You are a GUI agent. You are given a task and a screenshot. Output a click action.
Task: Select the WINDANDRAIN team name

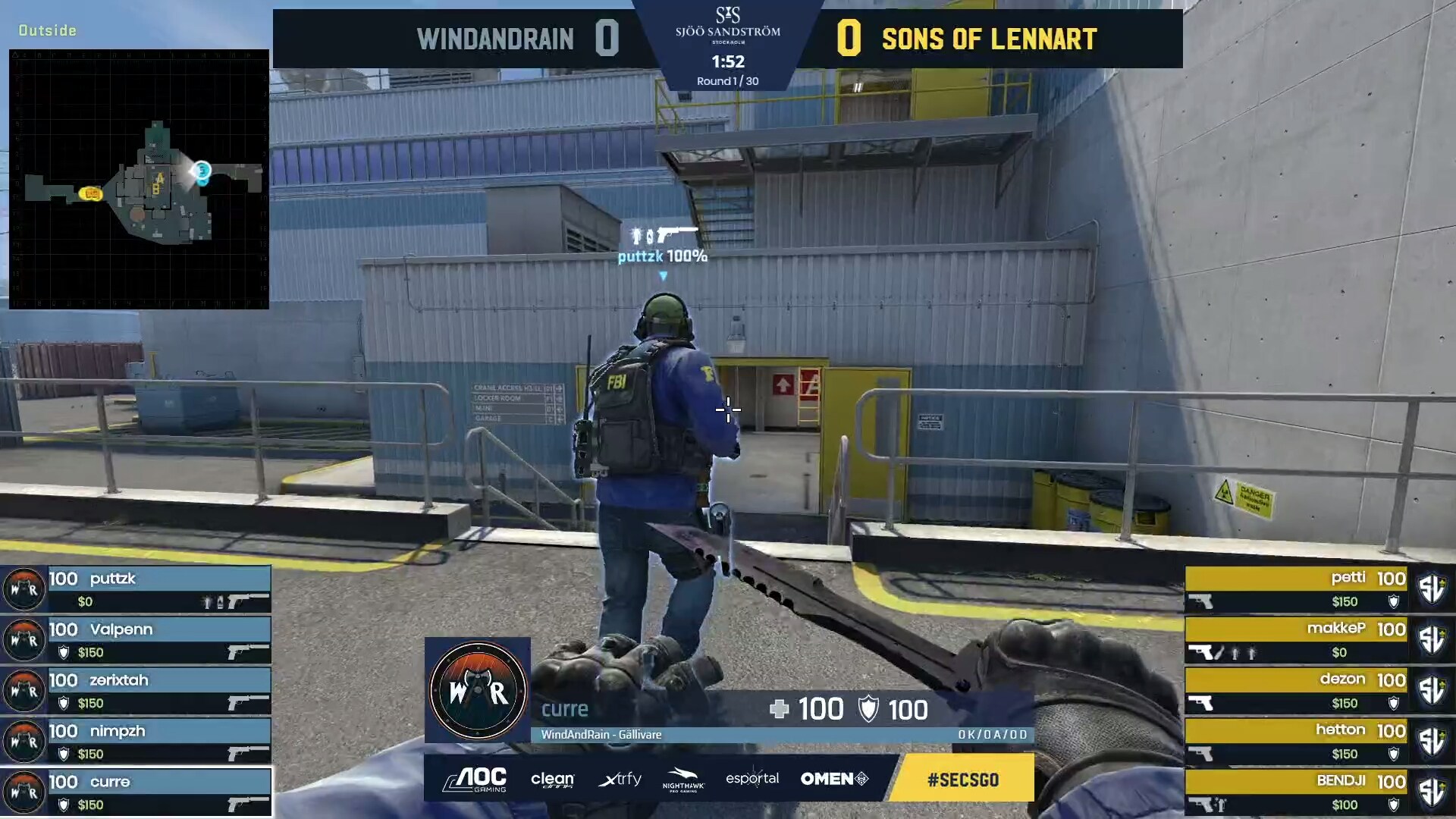[x=495, y=39]
